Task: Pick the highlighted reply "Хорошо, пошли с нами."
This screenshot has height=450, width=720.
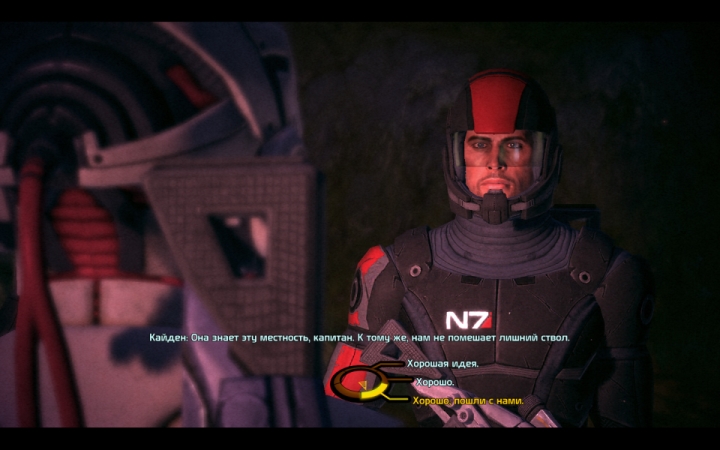Action: (x=467, y=401)
